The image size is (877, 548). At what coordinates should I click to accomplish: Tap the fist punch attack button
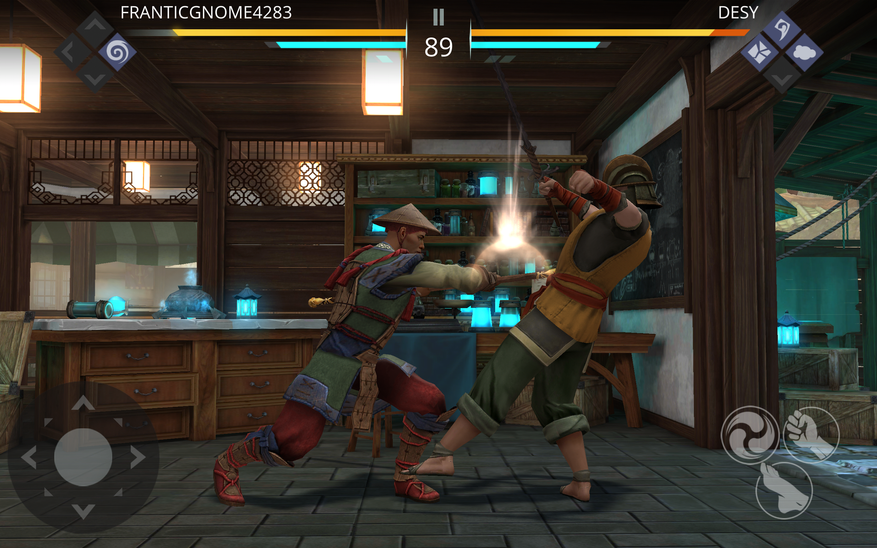[x=811, y=433]
